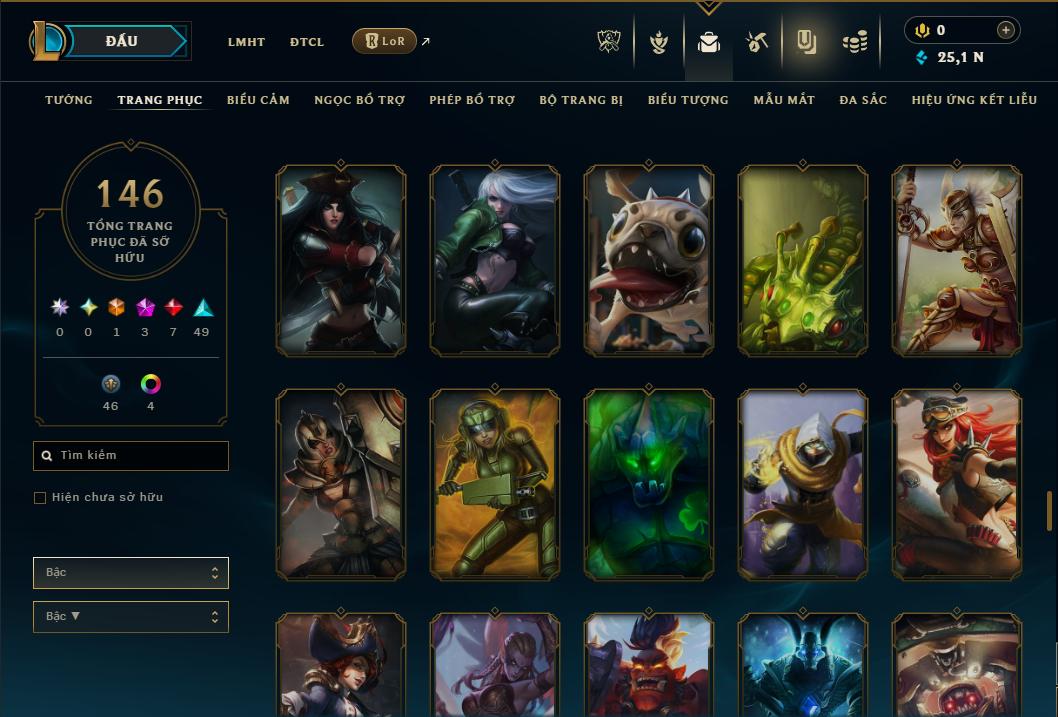Viewport: 1058px width, 717px height.
Task: Launch the LoR button
Action: (384, 41)
